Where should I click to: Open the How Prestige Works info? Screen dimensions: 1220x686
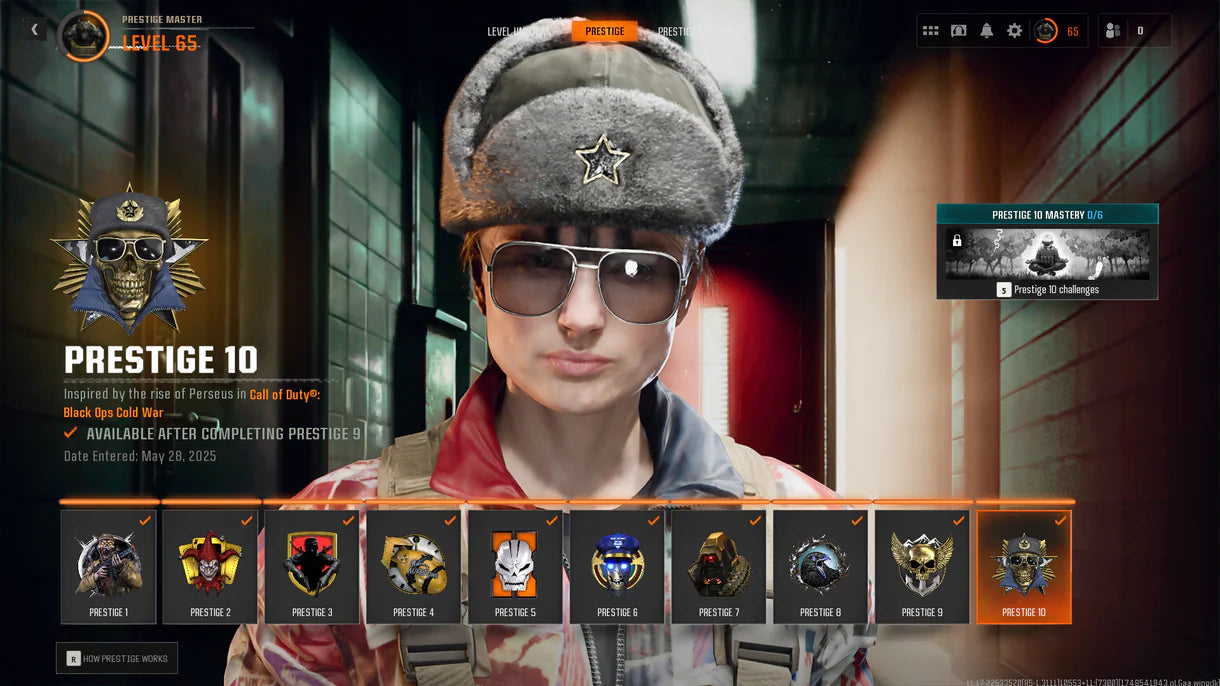[x=117, y=658]
